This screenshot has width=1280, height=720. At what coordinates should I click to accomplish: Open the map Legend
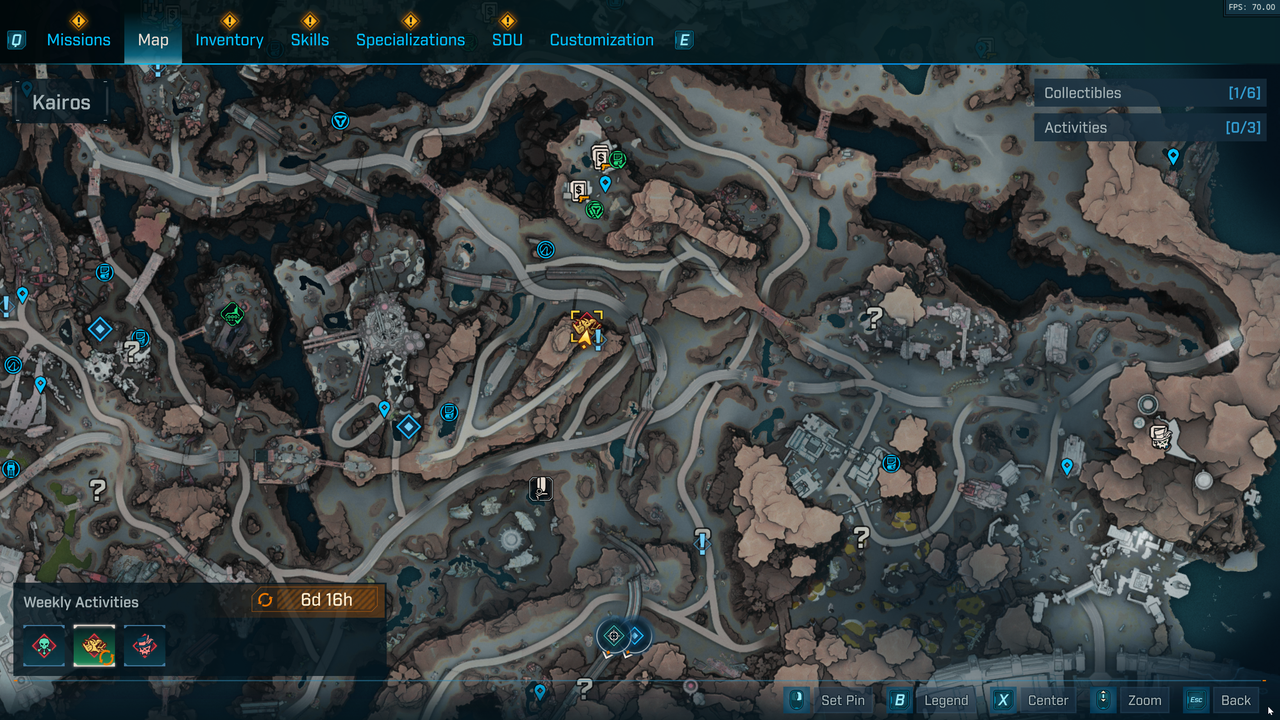pos(945,700)
